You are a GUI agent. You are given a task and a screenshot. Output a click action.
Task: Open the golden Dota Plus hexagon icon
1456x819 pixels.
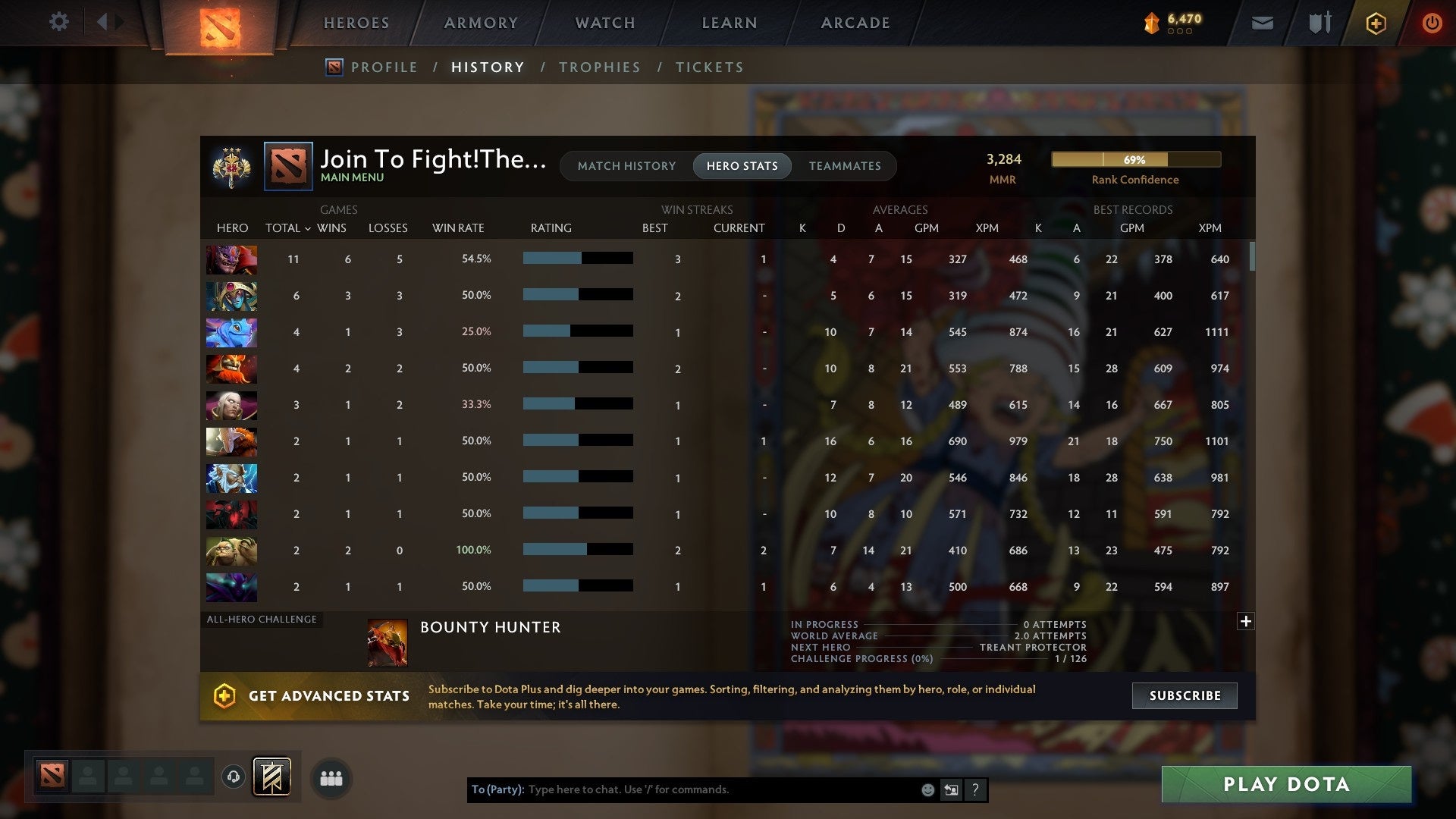point(1376,23)
